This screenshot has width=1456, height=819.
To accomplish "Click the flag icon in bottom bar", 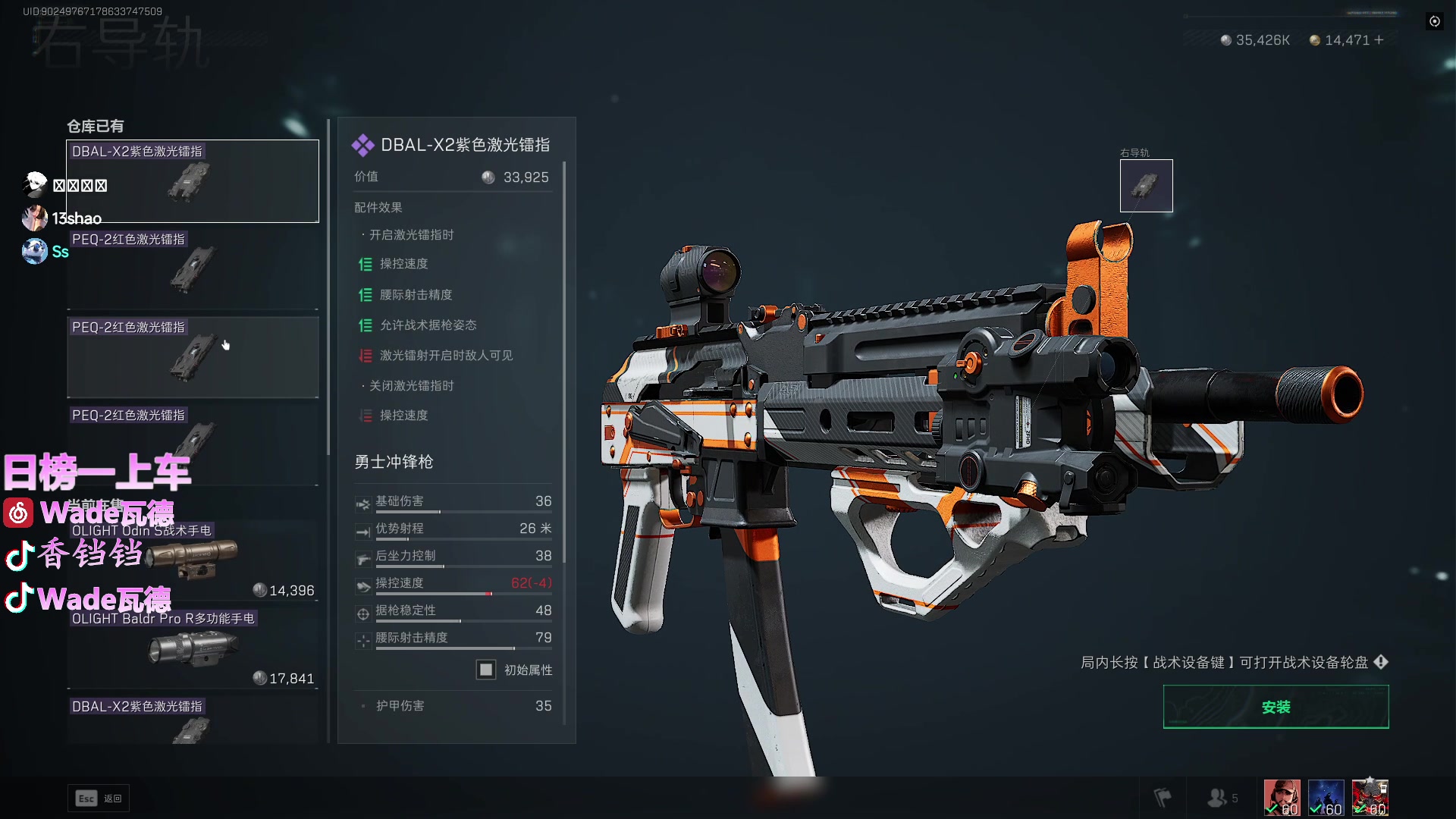I will tap(1163, 798).
